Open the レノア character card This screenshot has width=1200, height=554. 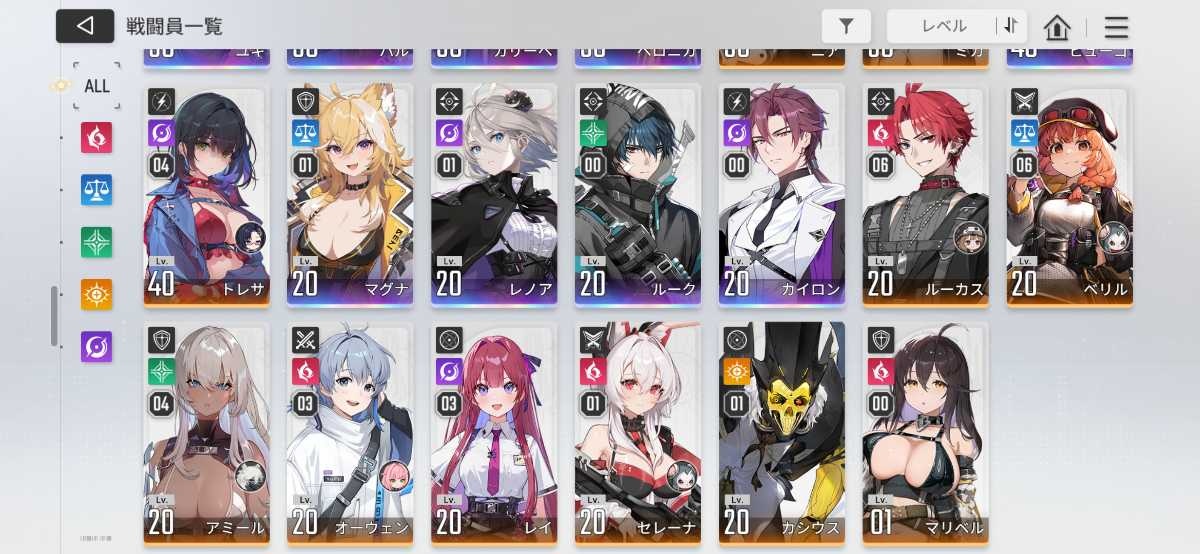pos(494,195)
